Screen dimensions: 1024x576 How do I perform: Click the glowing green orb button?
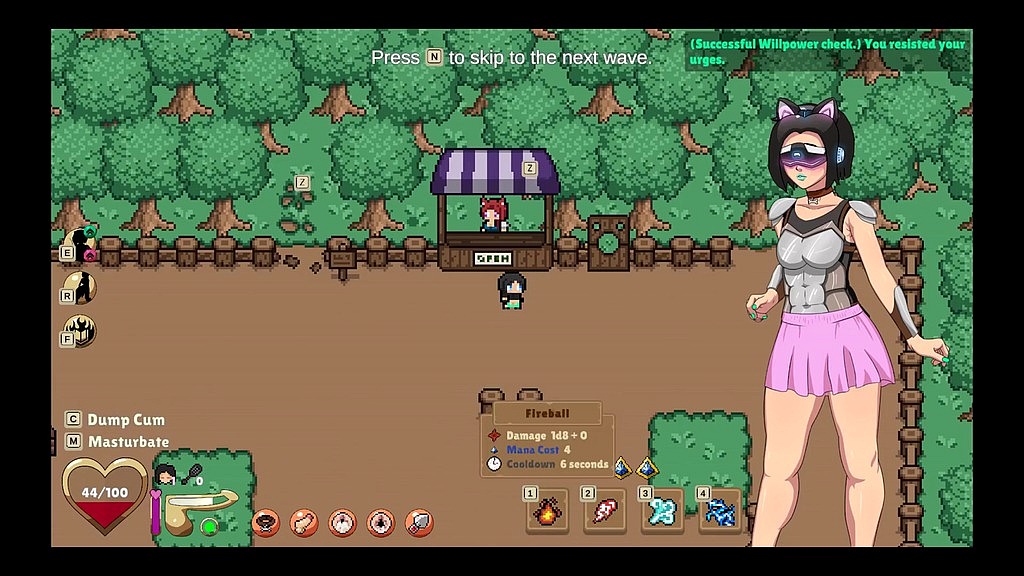coord(208,526)
